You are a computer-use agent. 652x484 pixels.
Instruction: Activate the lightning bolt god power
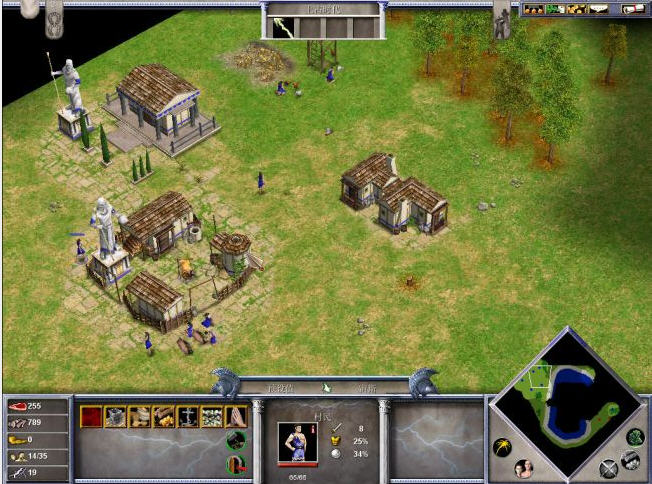(x=285, y=27)
